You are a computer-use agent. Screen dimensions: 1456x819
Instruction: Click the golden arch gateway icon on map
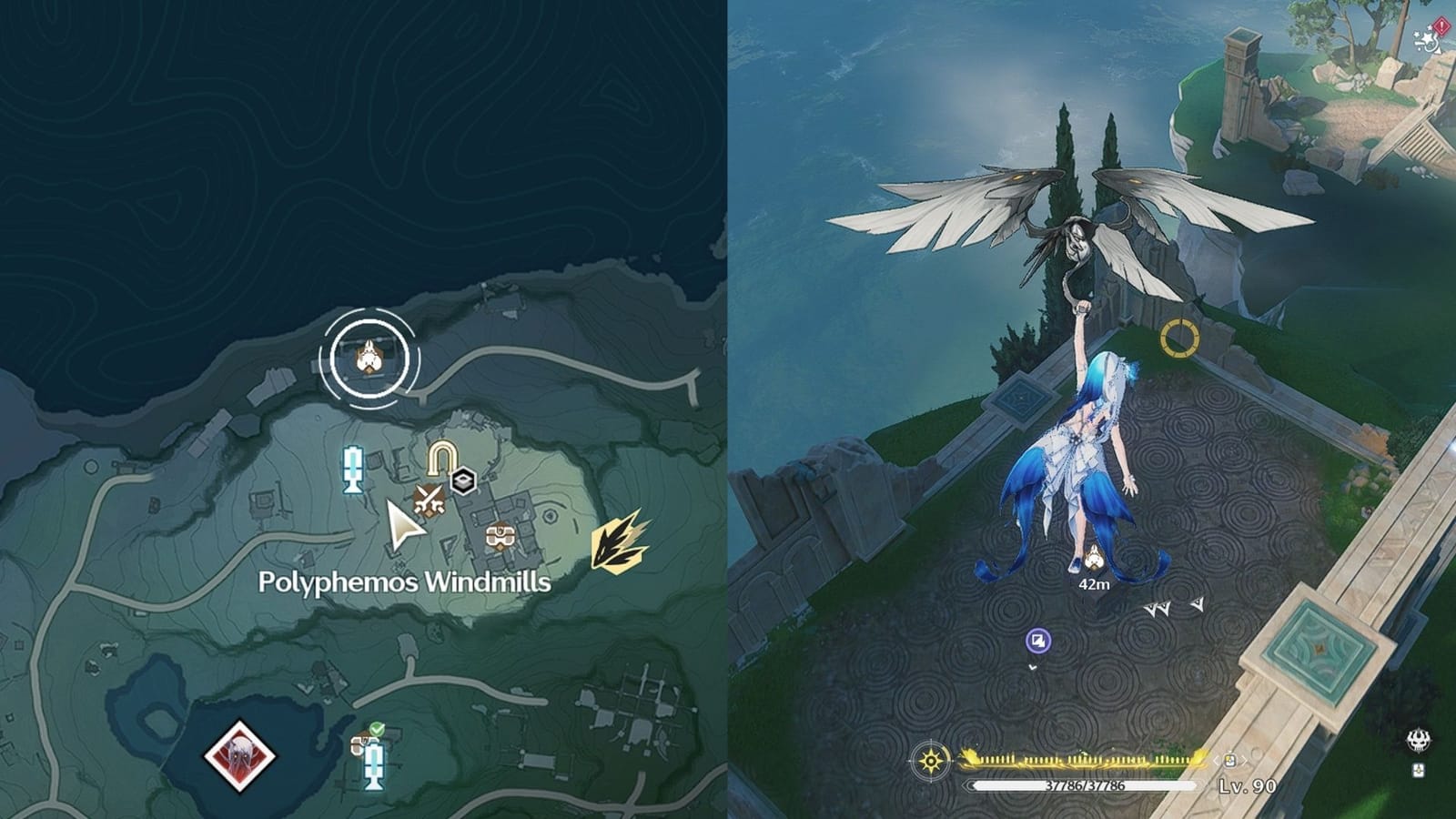441,457
